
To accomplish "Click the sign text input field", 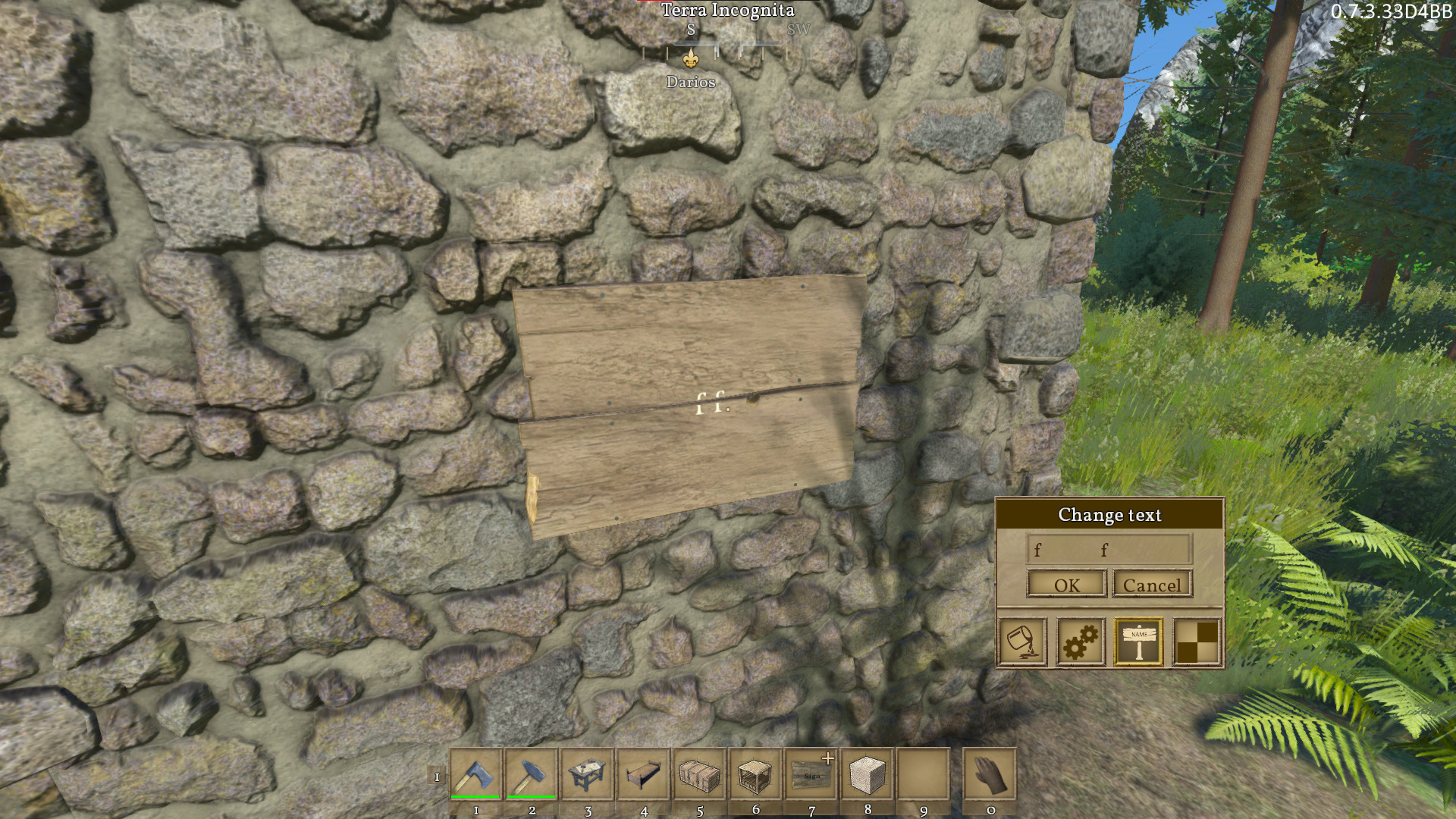I will (x=1109, y=549).
